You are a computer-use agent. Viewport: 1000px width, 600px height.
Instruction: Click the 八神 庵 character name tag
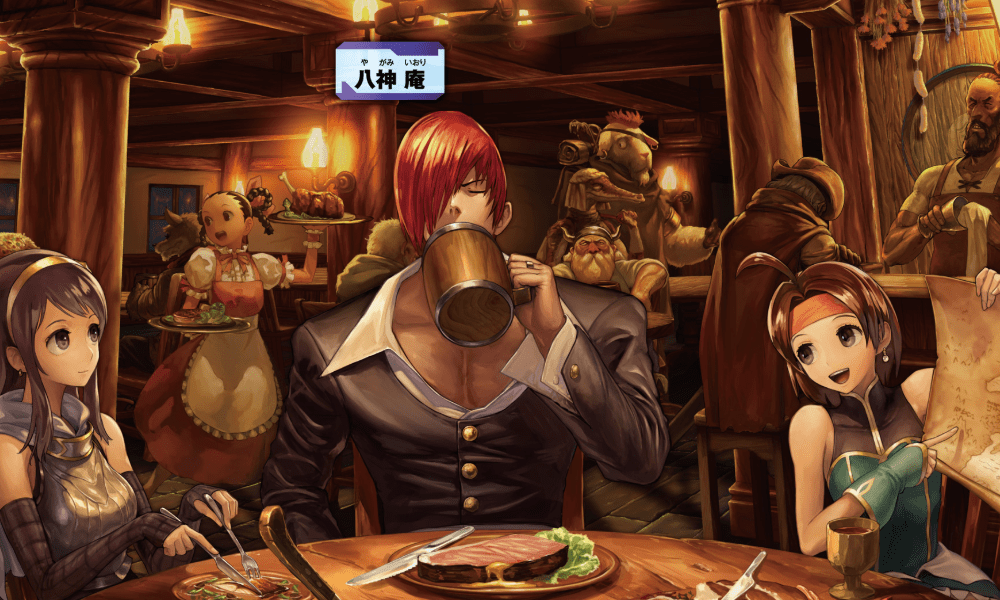coord(390,70)
